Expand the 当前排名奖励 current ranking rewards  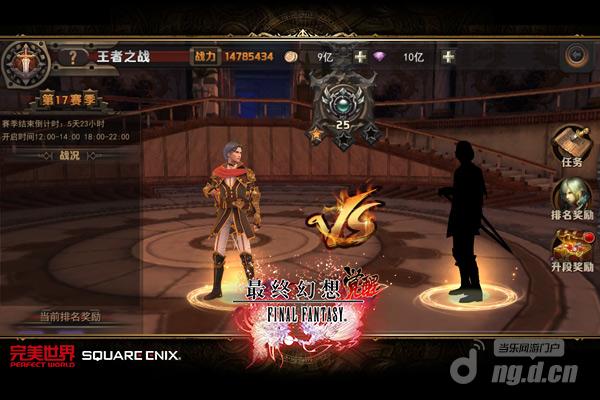point(70,317)
